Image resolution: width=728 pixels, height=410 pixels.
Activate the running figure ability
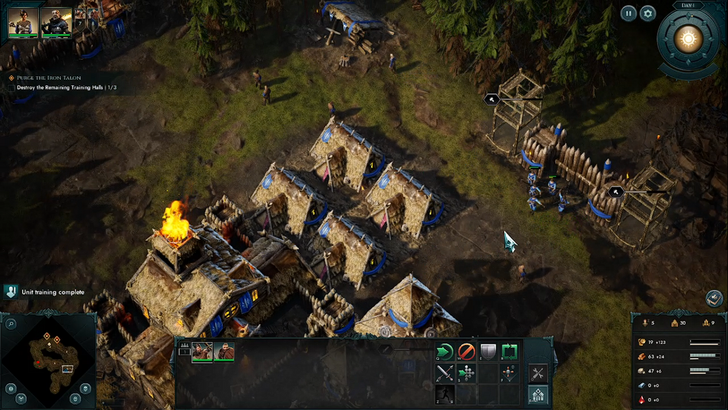pyautogui.click(x=445, y=396)
